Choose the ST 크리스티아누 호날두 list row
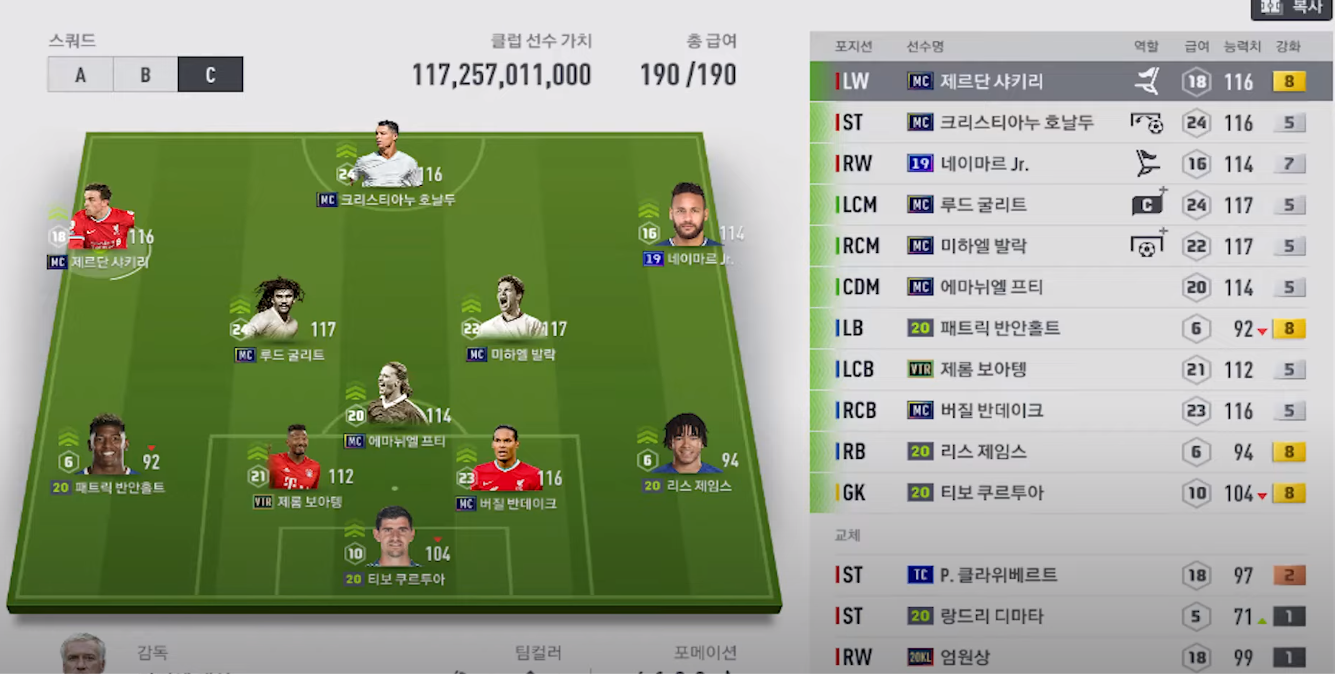Image resolution: width=1335 pixels, height=674 pixels. click(1070, 123)
